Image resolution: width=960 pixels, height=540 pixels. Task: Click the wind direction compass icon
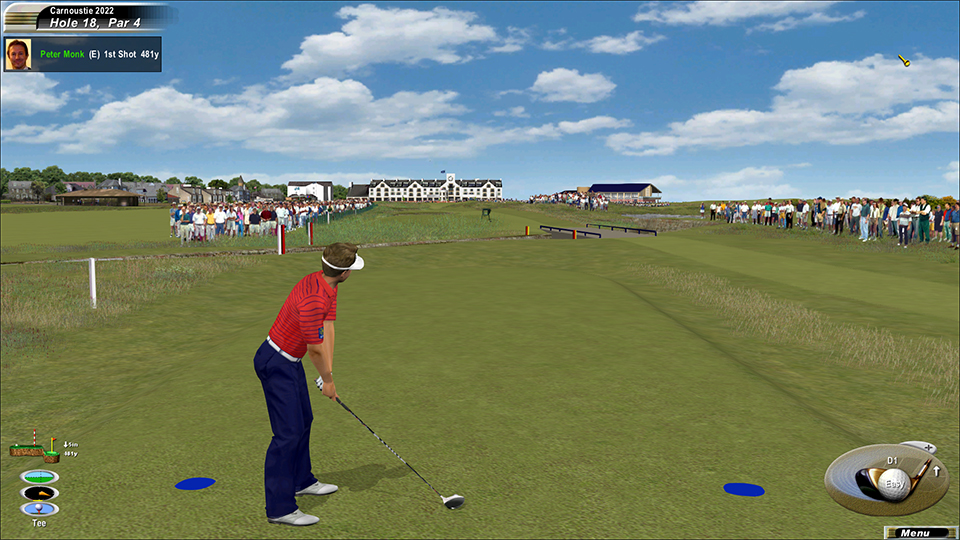39,493
